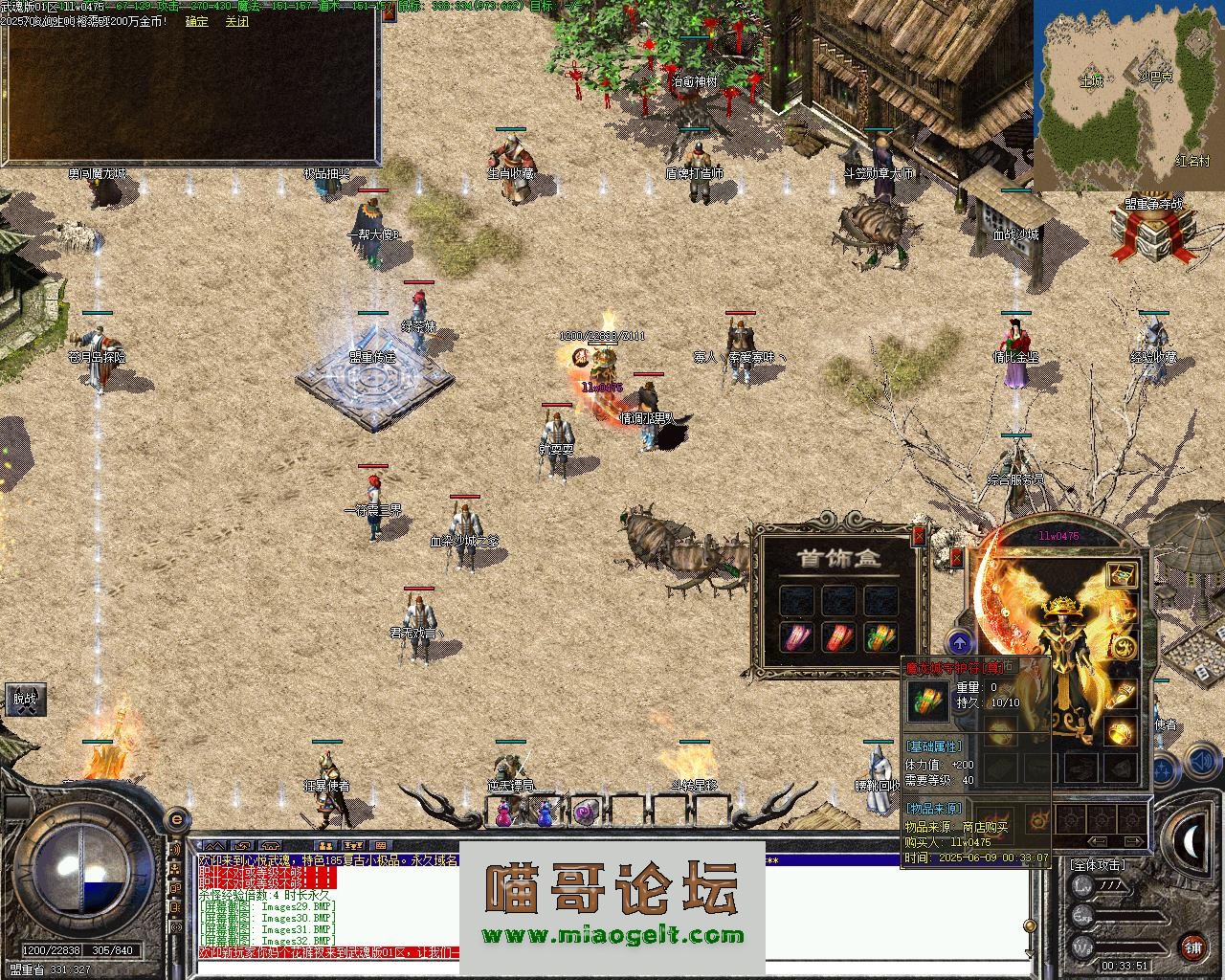Use the purple scroll stone in the hotbar
Screen dimensions: 1225x980
(585, 813)
